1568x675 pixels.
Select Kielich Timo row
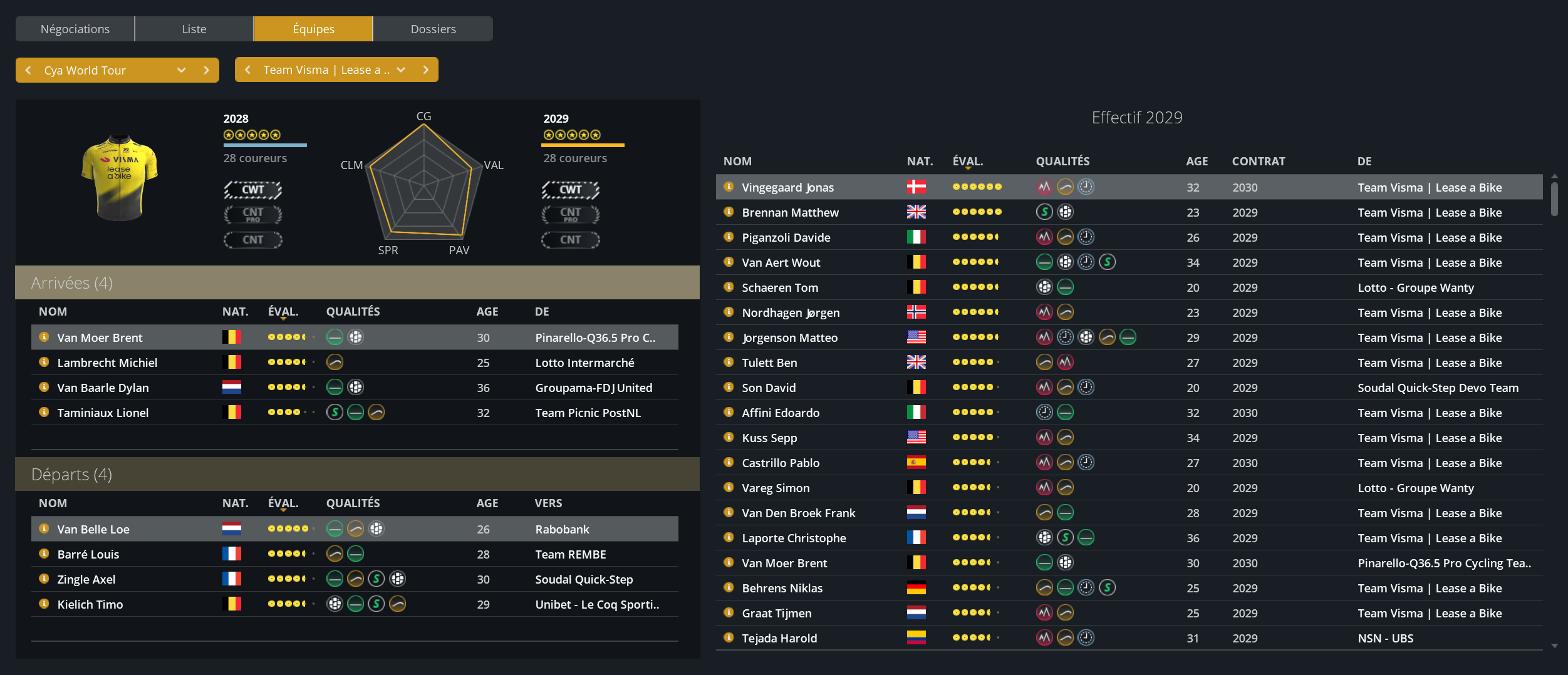coord(90,604)
